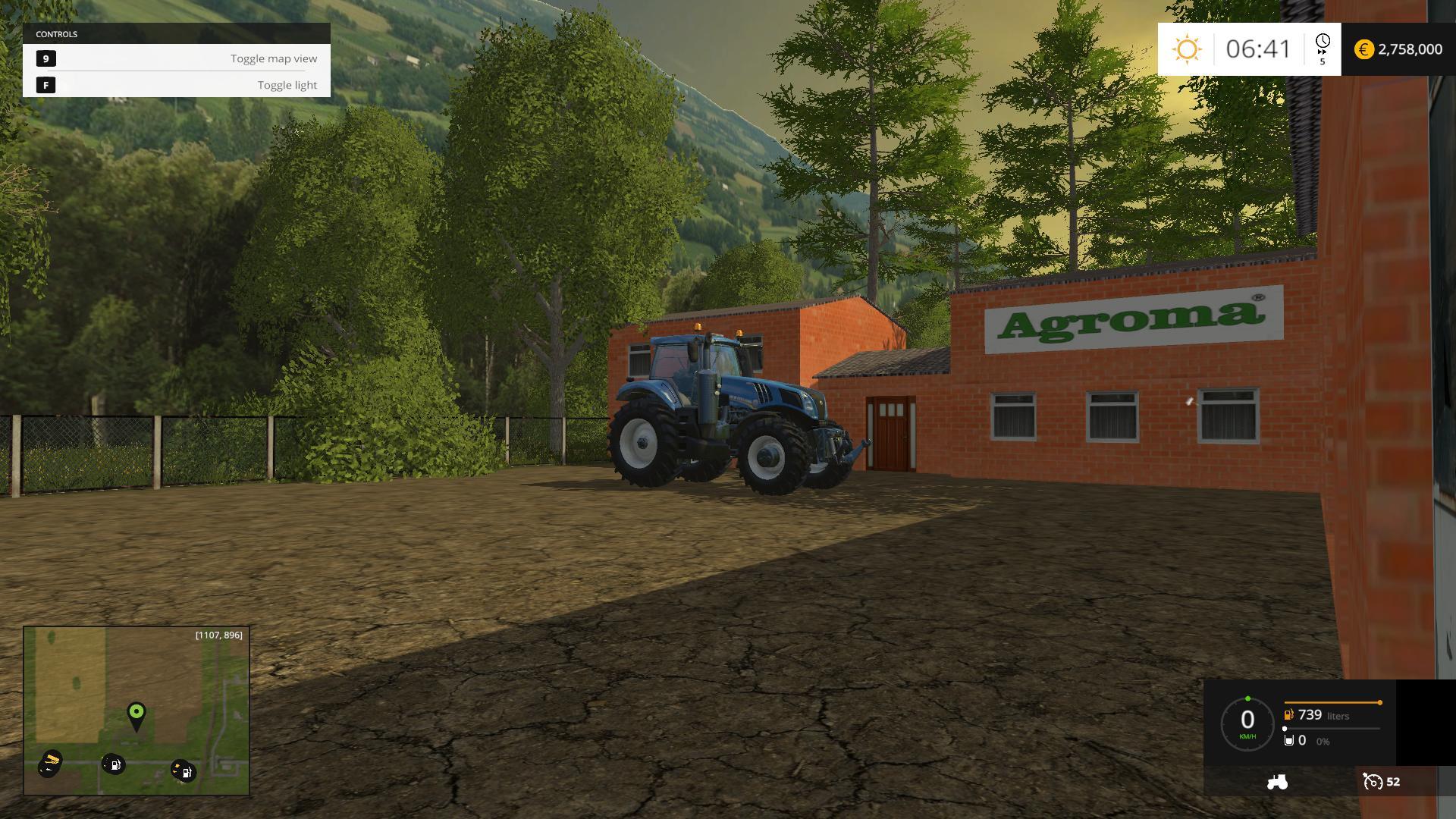
Task: Select the white tractor vehicle icon
Action: [x=1277, y=782]
